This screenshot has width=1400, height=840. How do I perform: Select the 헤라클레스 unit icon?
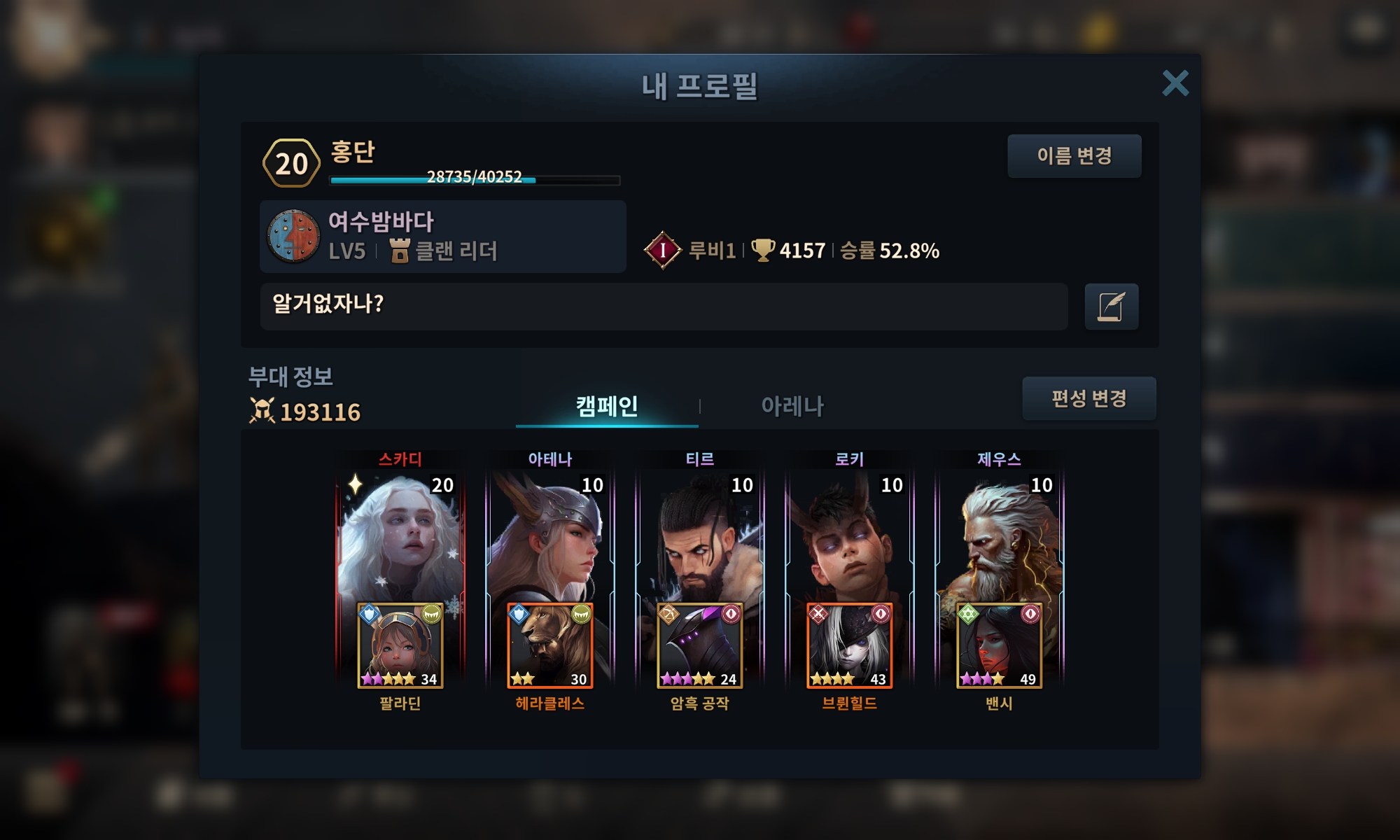pos(550,645)
